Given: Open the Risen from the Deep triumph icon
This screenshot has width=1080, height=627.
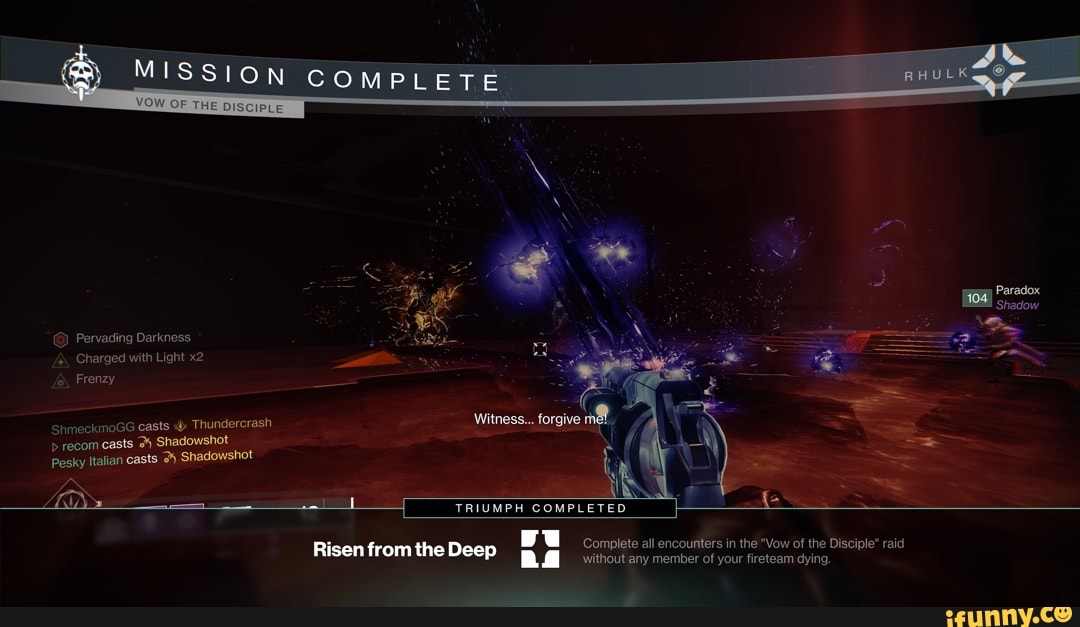Looking at the screenshot, I should [x=540, y=550].
